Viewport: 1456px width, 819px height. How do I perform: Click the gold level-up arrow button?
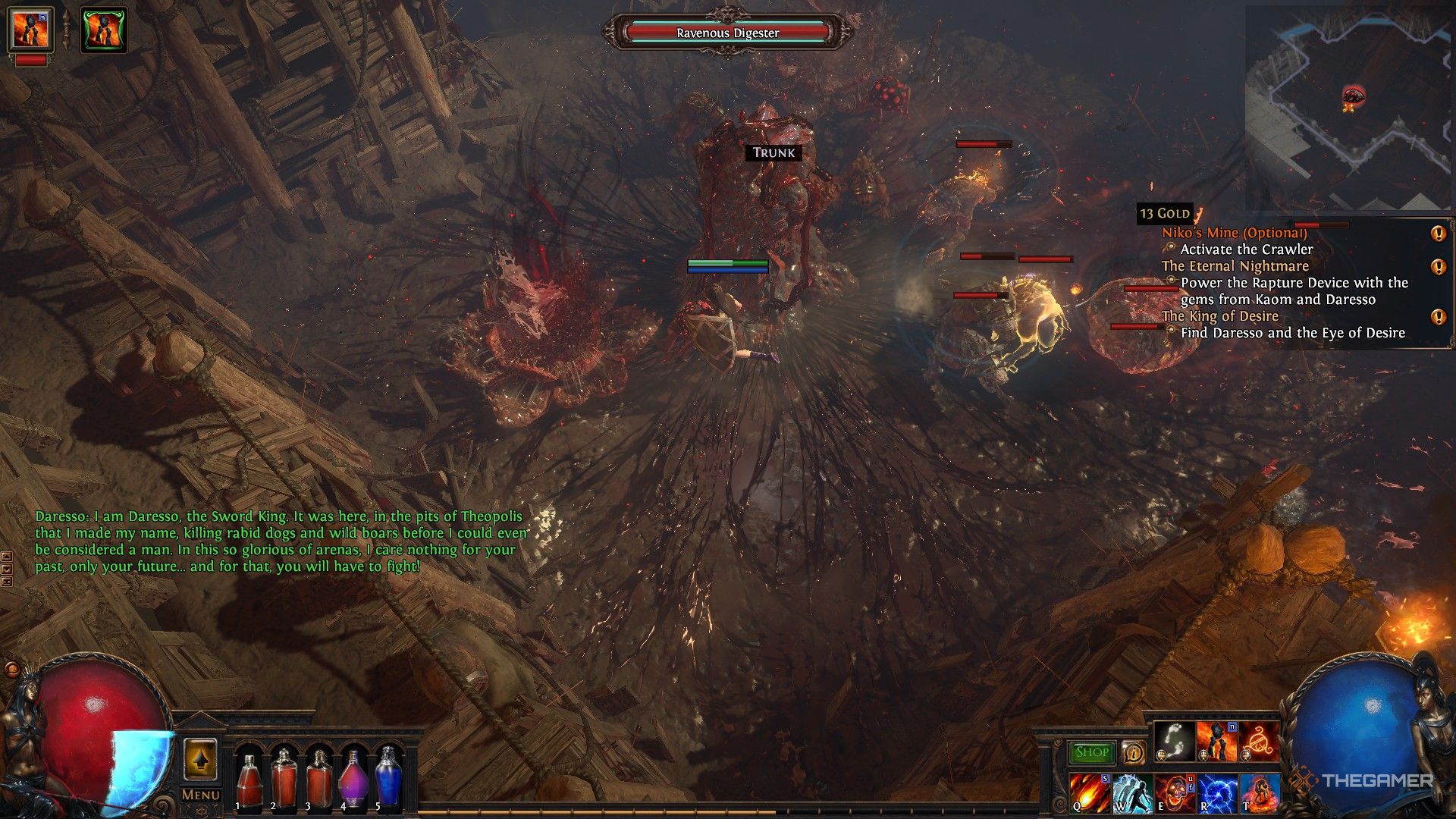[x=200, y=758]
